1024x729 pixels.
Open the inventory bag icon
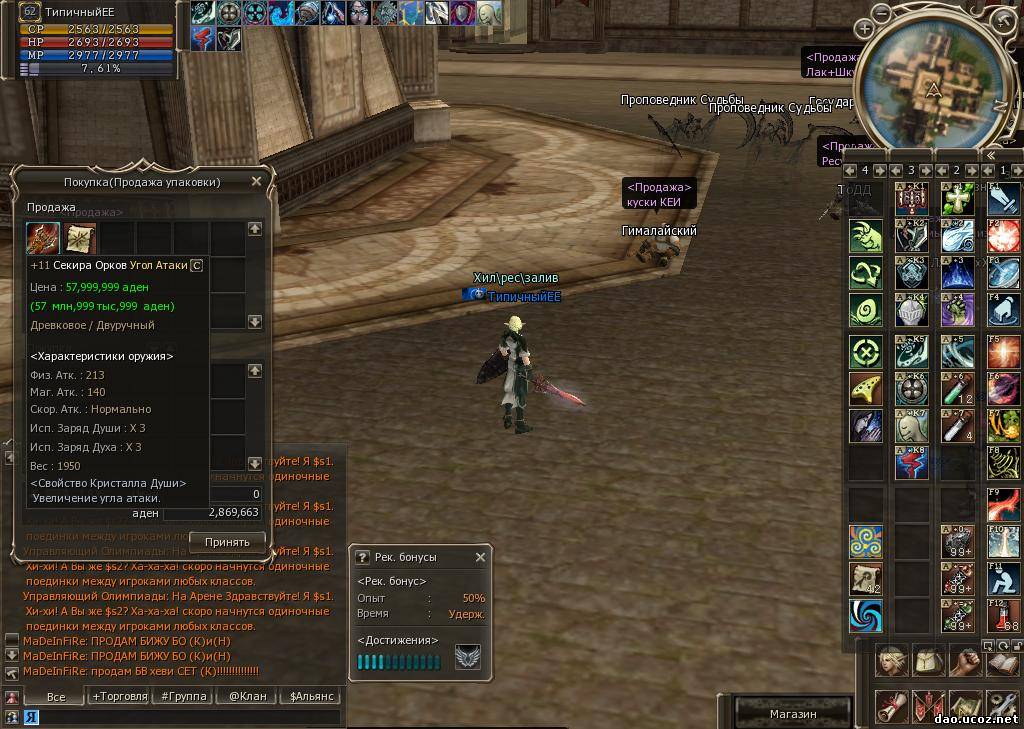[929, 661]
